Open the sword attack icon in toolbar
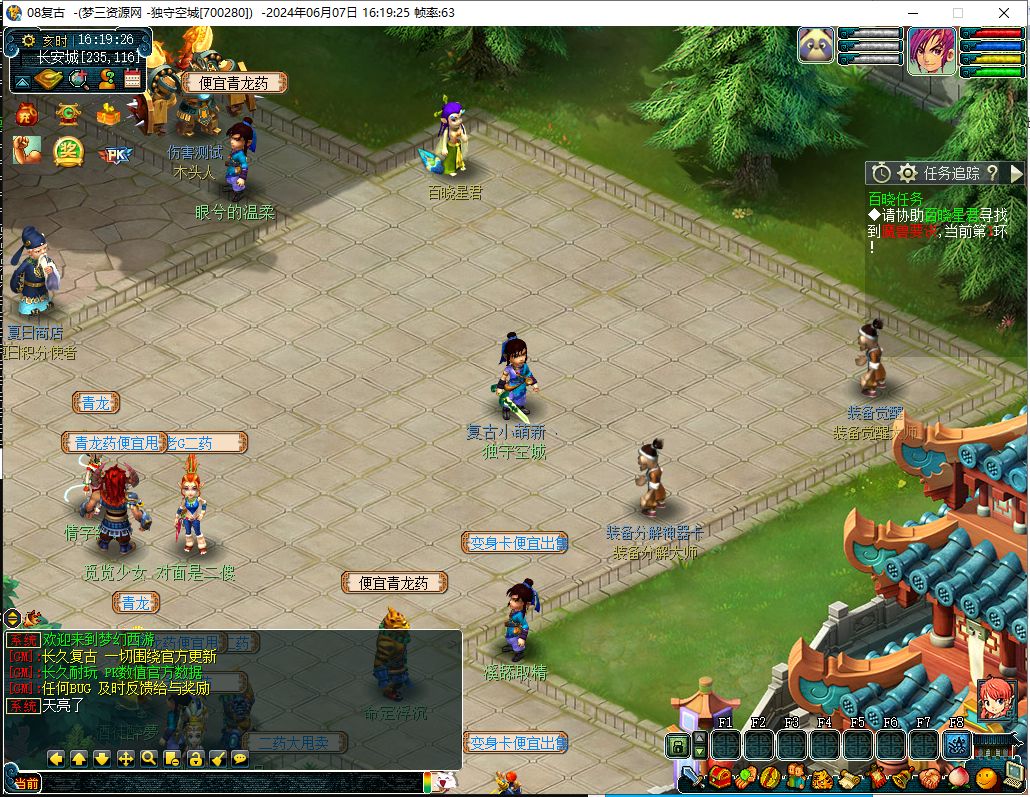The width and height of the screenshot is (1030, 797). coord(693,777)
